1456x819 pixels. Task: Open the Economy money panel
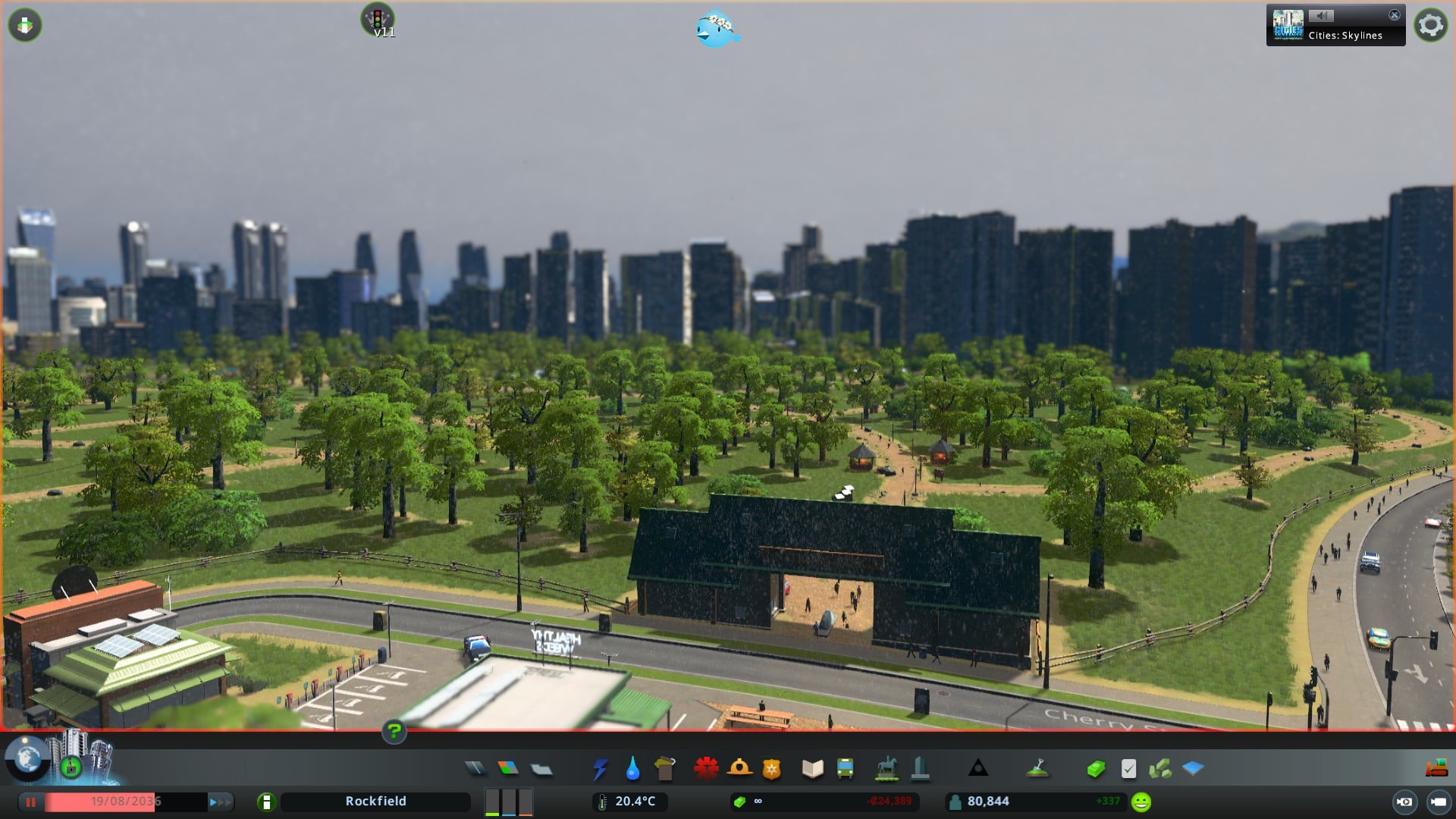(x=1095, y=770)
